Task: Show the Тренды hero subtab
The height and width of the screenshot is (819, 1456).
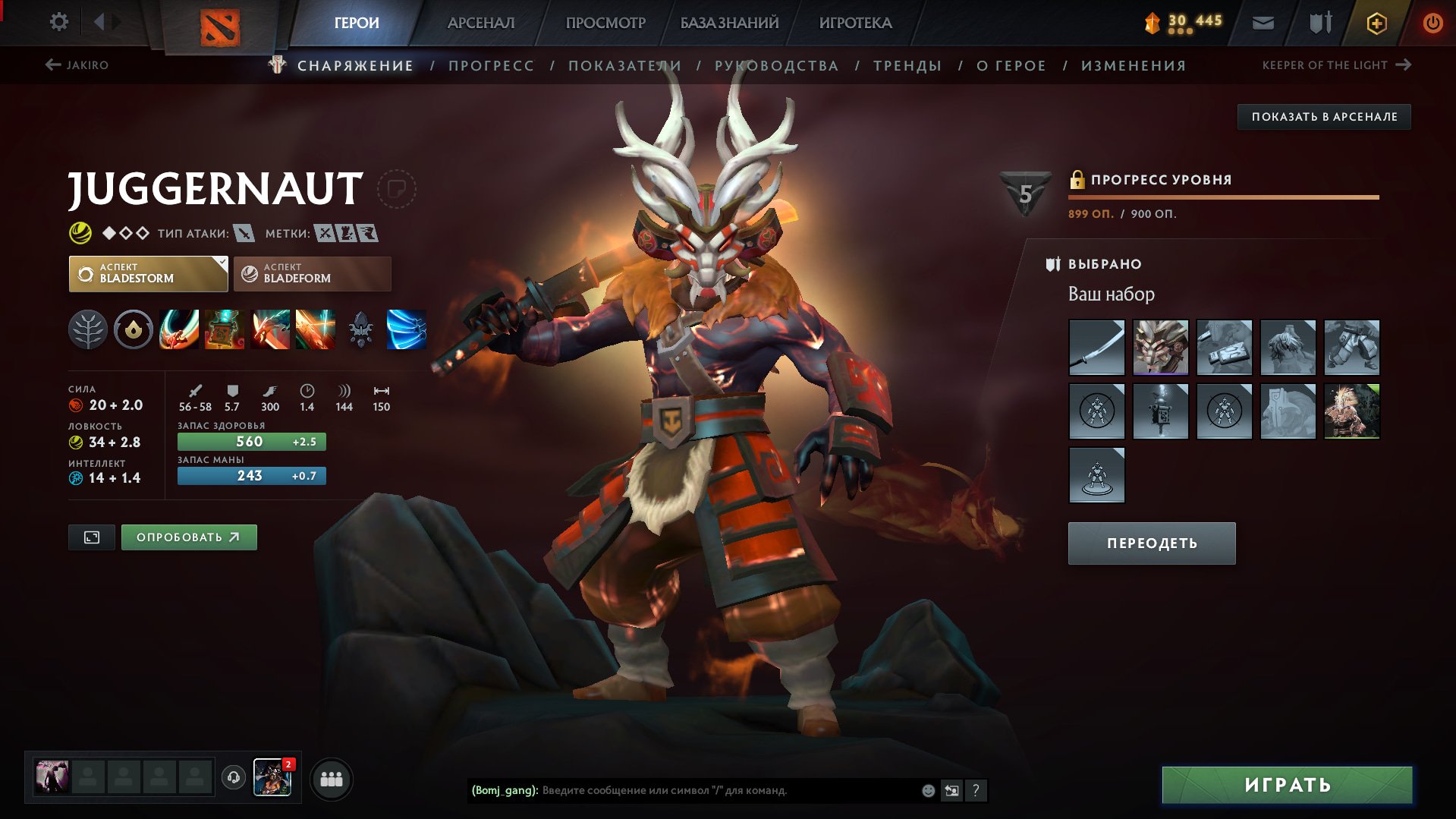Action: coord(907,66)
